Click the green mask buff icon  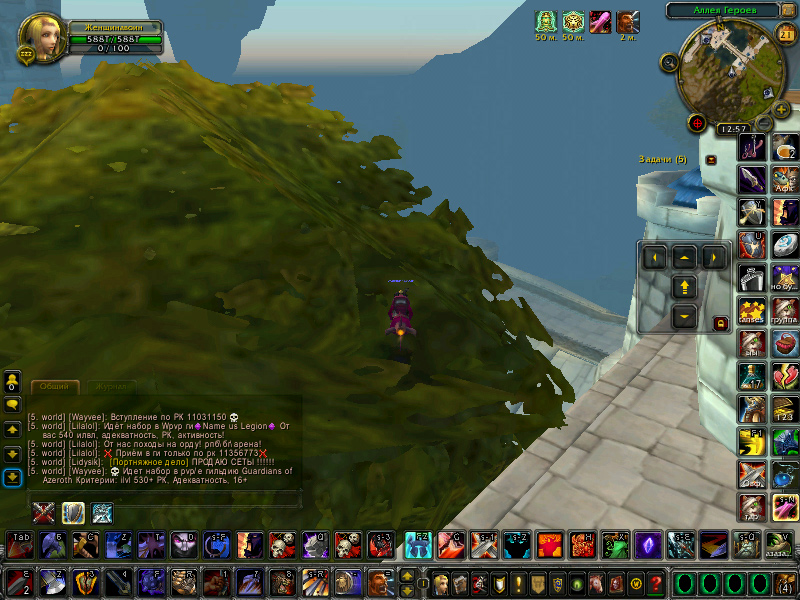[x=545, y=21]
